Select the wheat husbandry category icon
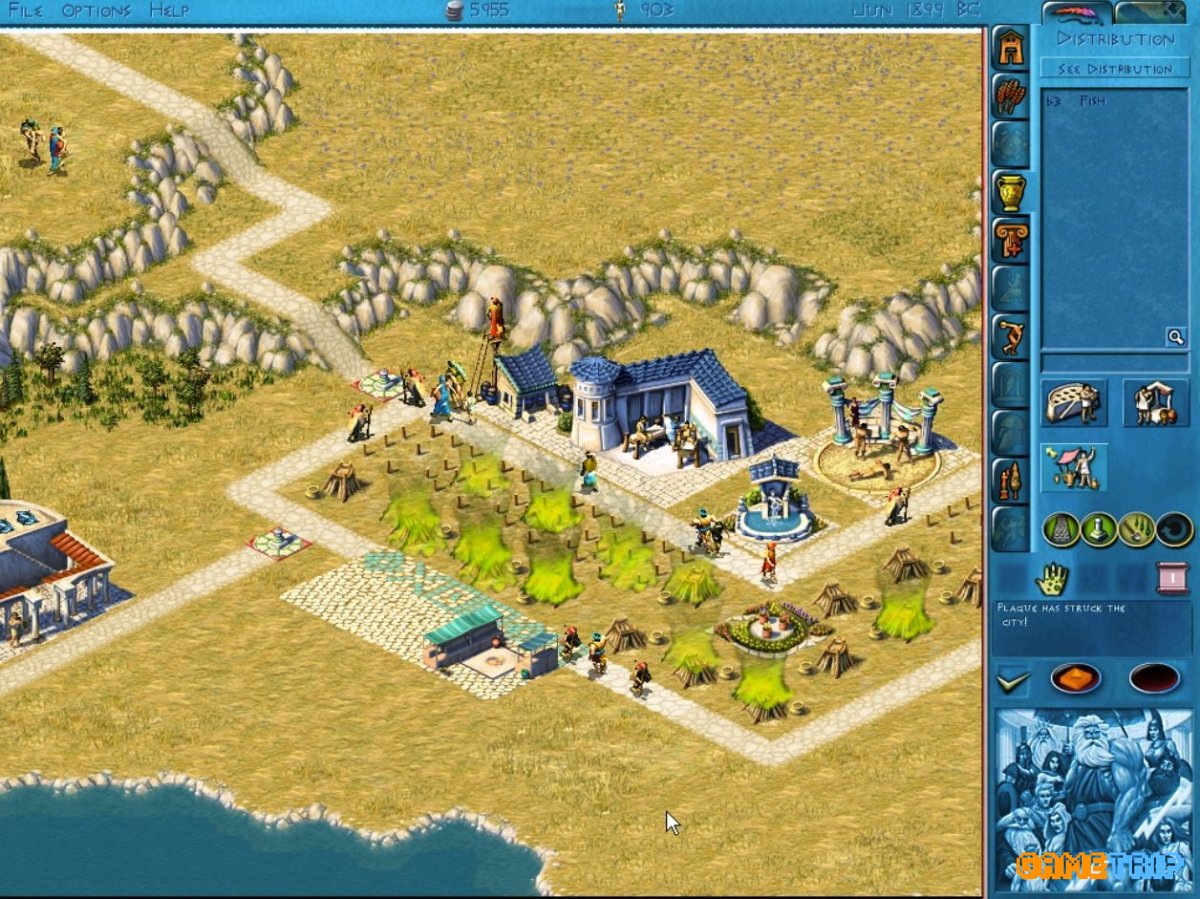Image resolution: width=1200 pixels, height=899 pixels. point(1010,95)
